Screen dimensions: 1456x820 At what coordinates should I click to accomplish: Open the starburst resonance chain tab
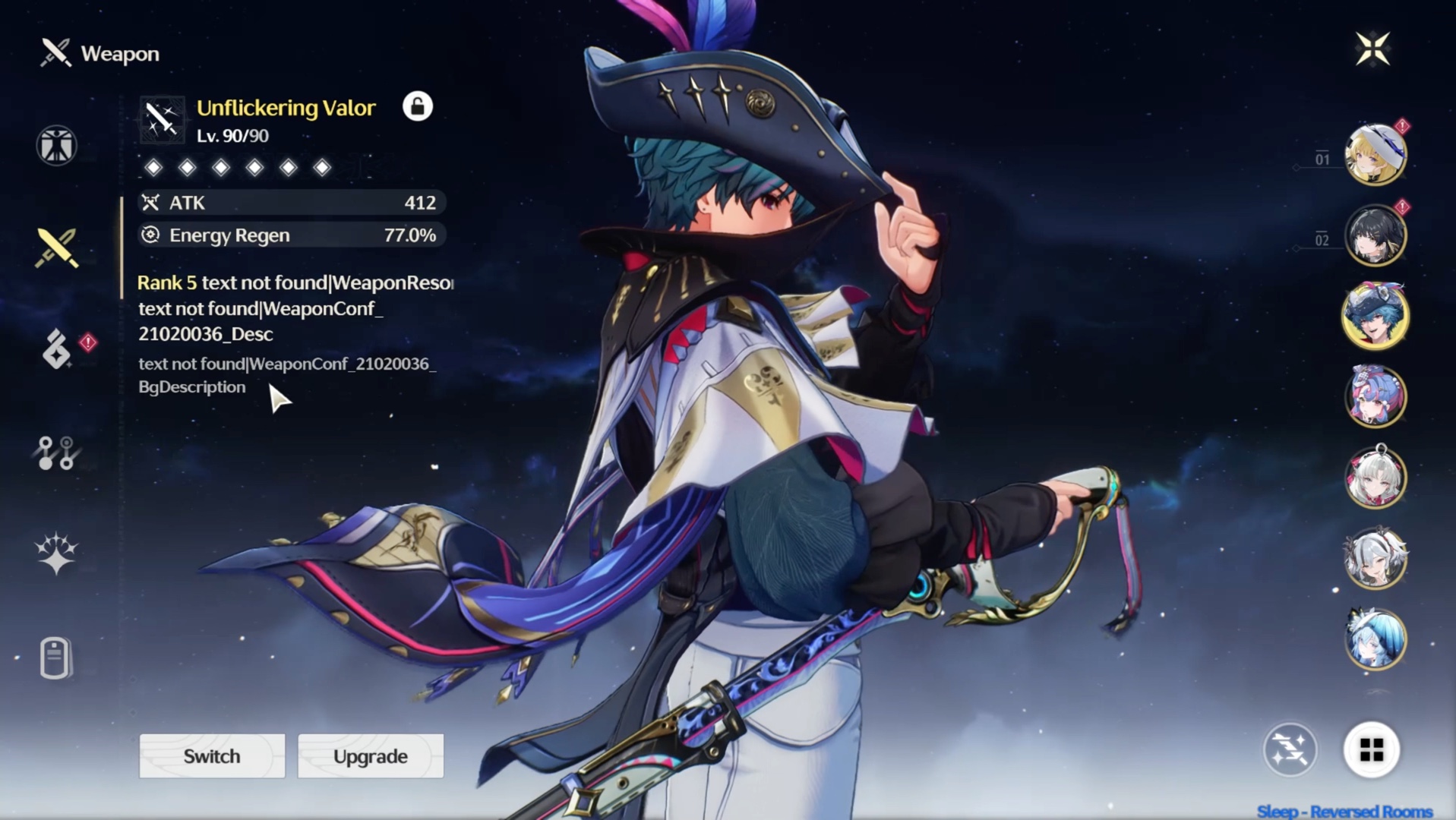point(56,553)
